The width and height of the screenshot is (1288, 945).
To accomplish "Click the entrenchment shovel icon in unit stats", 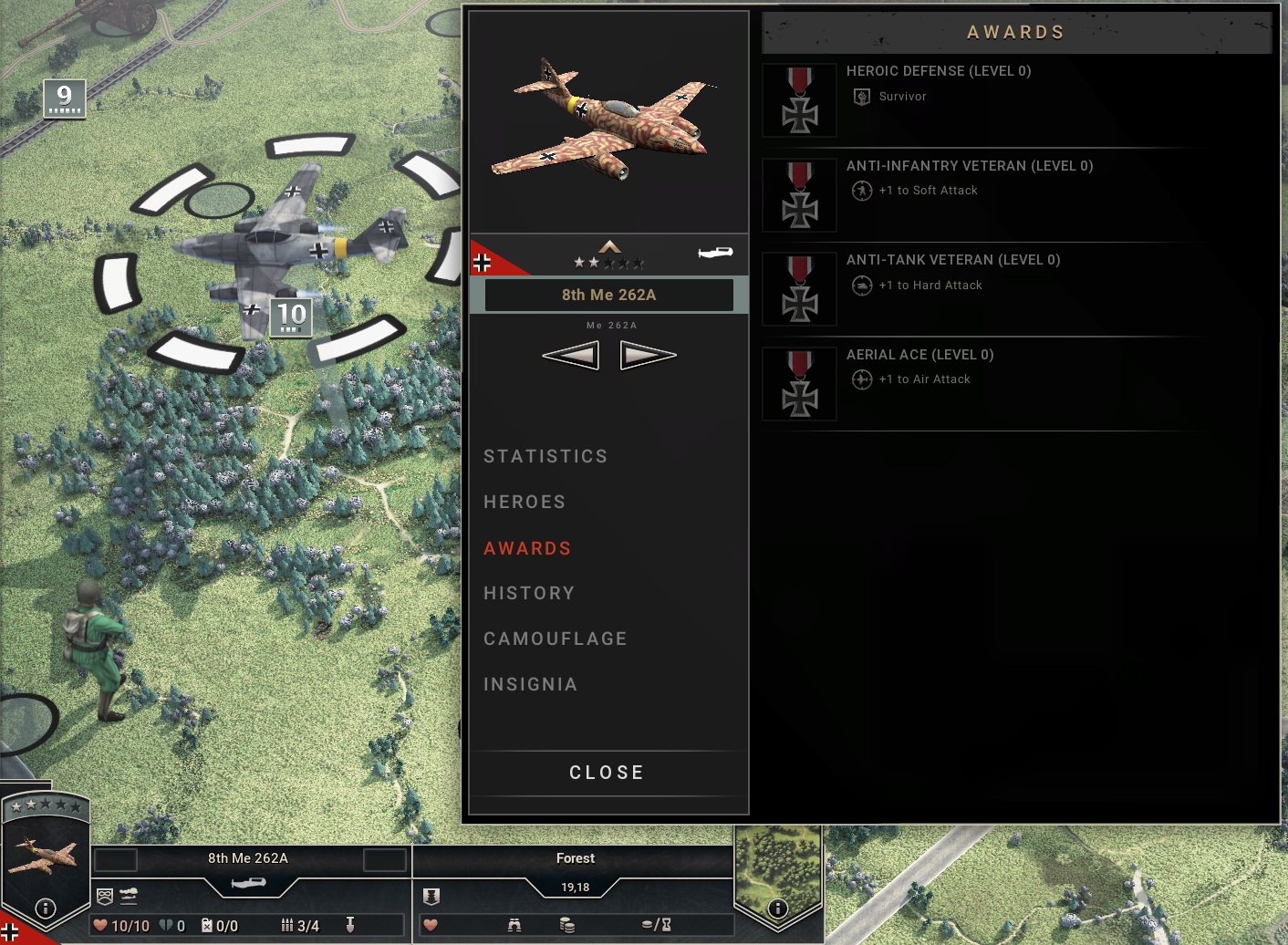I will [x=351, y=925].
